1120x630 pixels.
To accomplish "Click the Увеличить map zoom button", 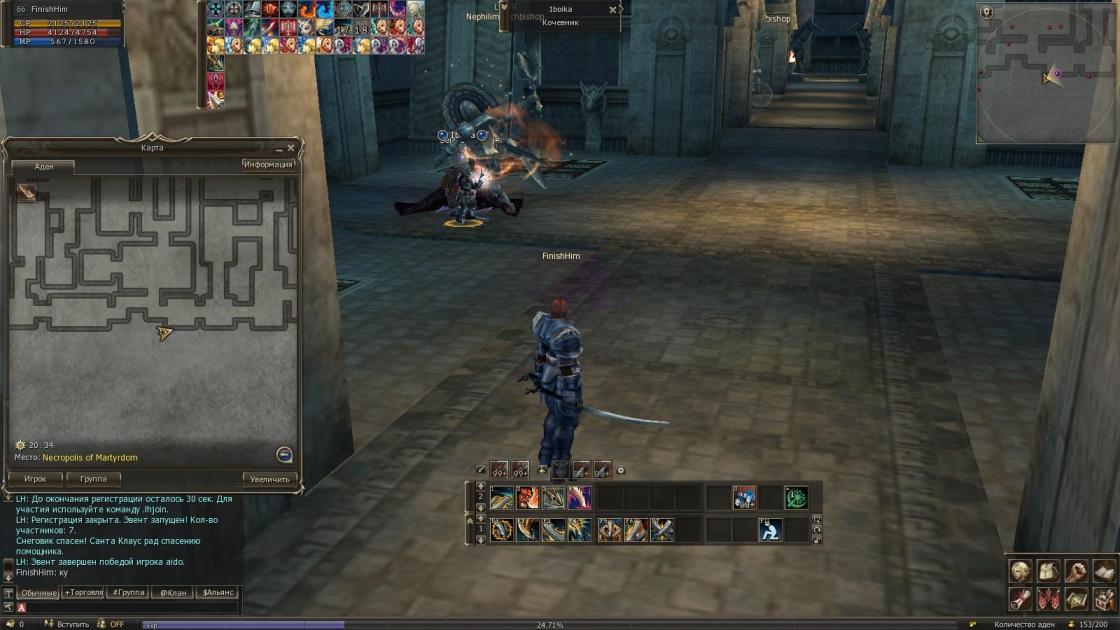I will coord(269,479).
